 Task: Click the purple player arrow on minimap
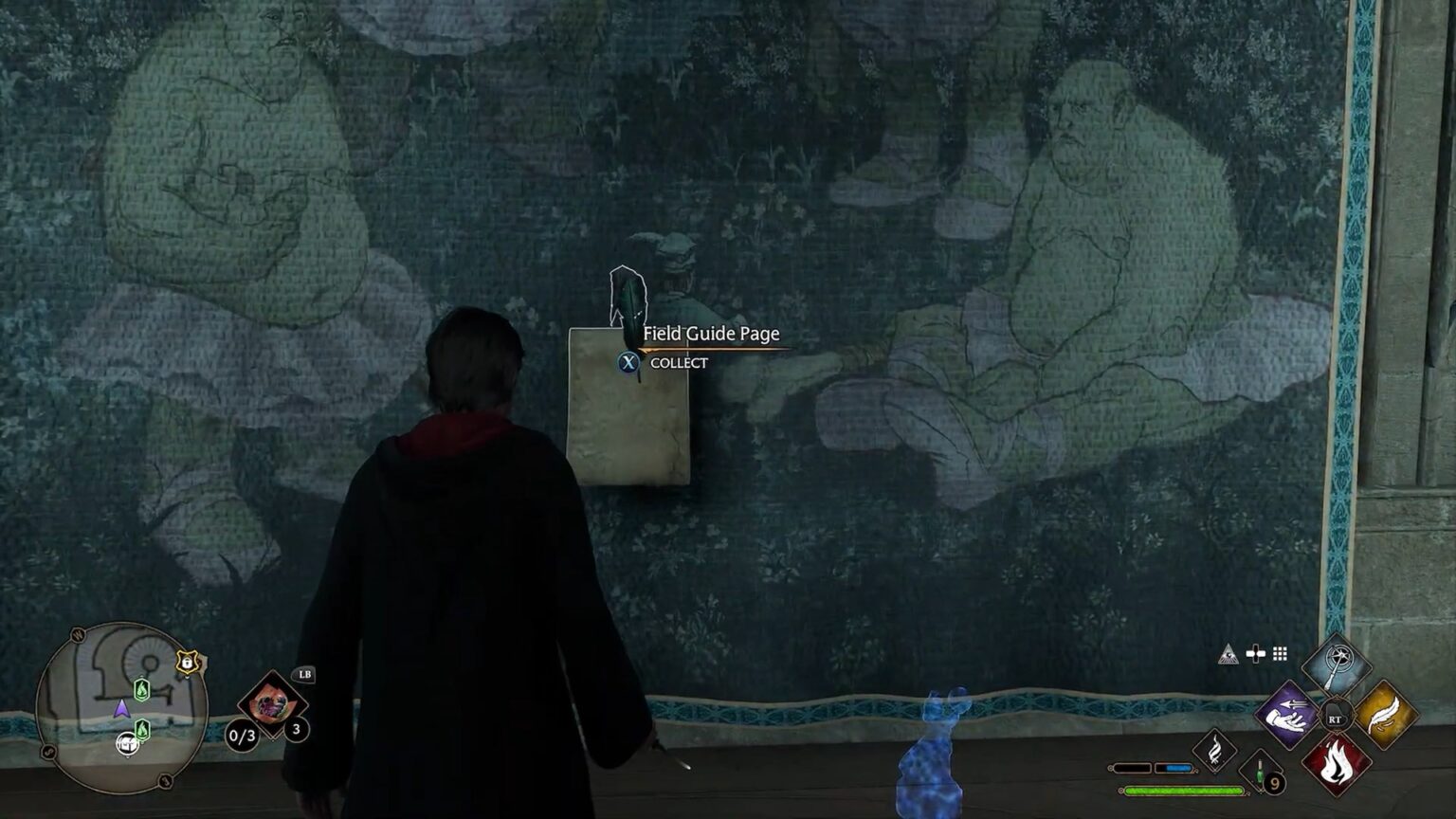pyautogui.click(x=121, y=710)
